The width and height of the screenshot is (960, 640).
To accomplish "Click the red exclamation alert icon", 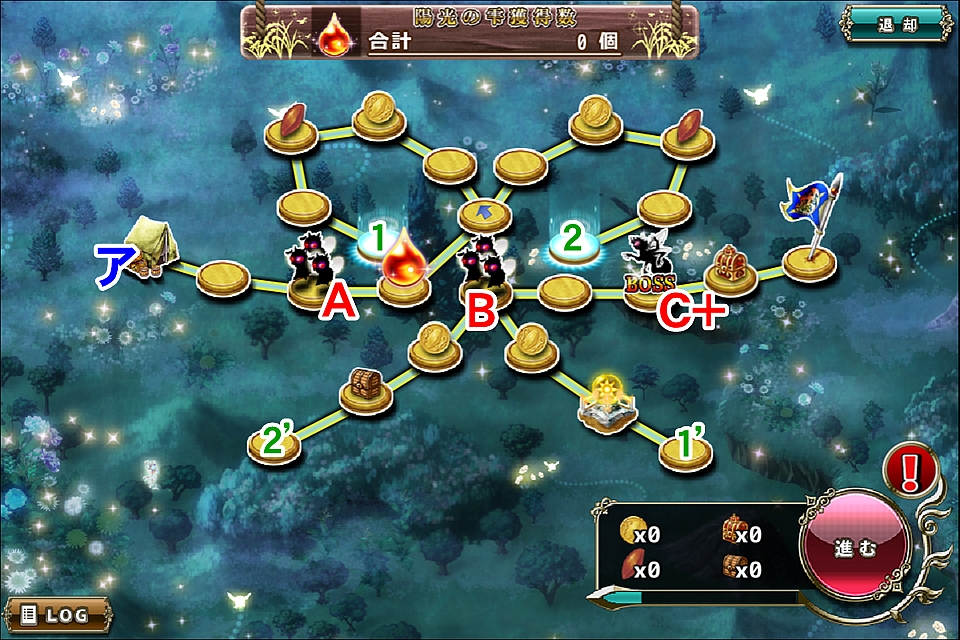I will tap(910, 468).
